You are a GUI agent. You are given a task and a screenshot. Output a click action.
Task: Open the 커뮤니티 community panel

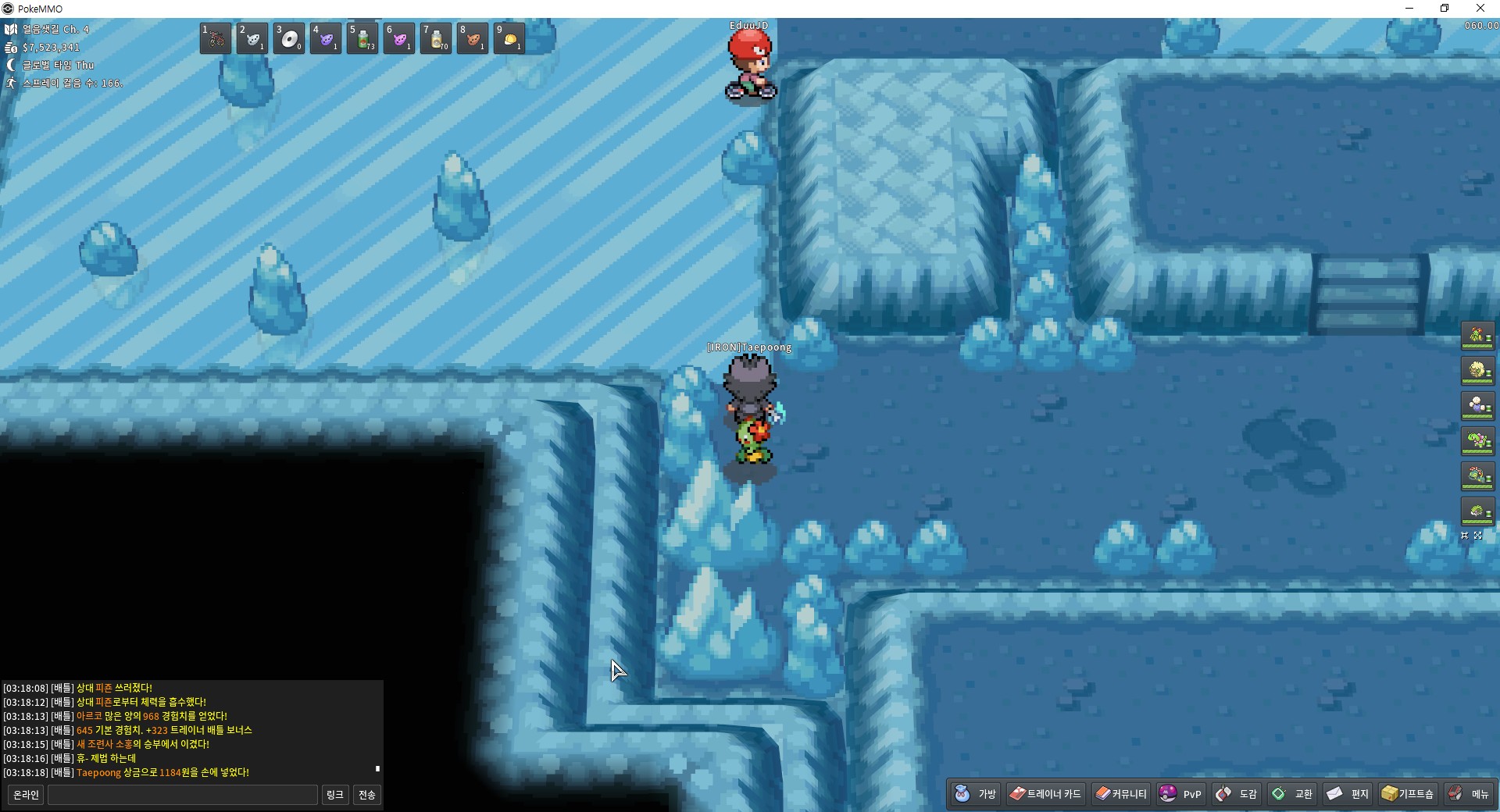coord(1121,794)
